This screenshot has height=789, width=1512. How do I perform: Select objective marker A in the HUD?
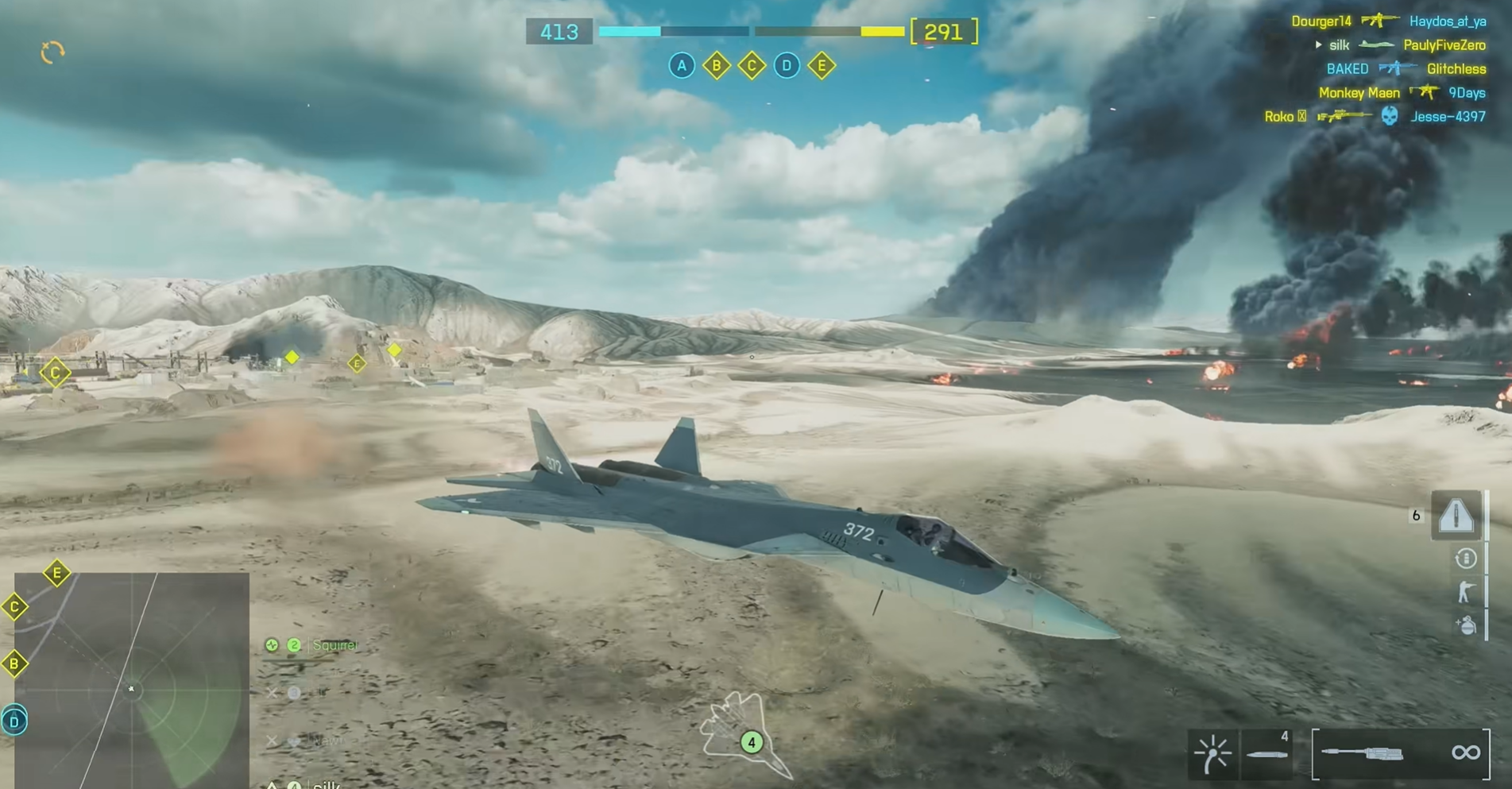click(x=681, y=66)
